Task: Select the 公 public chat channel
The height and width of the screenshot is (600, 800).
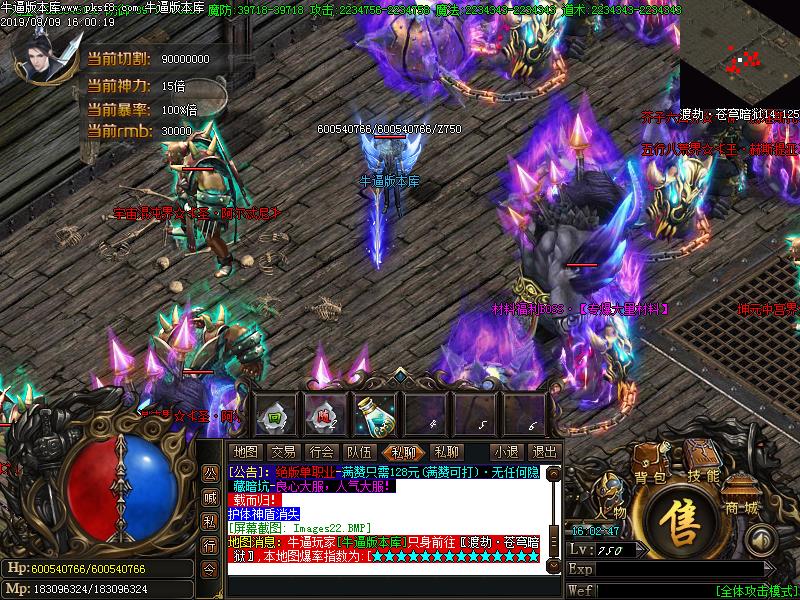Action: [210, 472]
